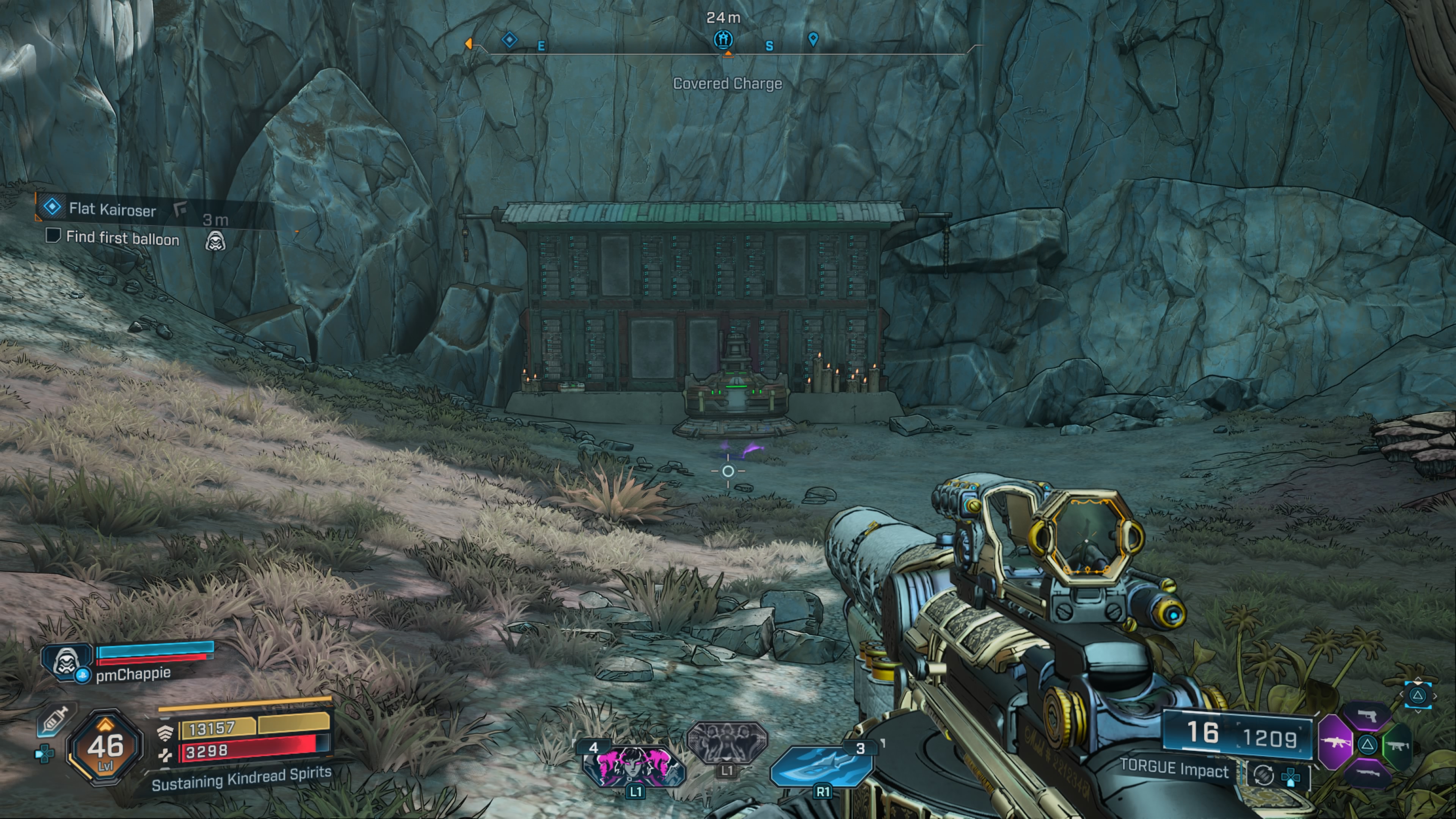
Task: Select the equipped assault rifle slot icon
Action: coord(1336,743)
